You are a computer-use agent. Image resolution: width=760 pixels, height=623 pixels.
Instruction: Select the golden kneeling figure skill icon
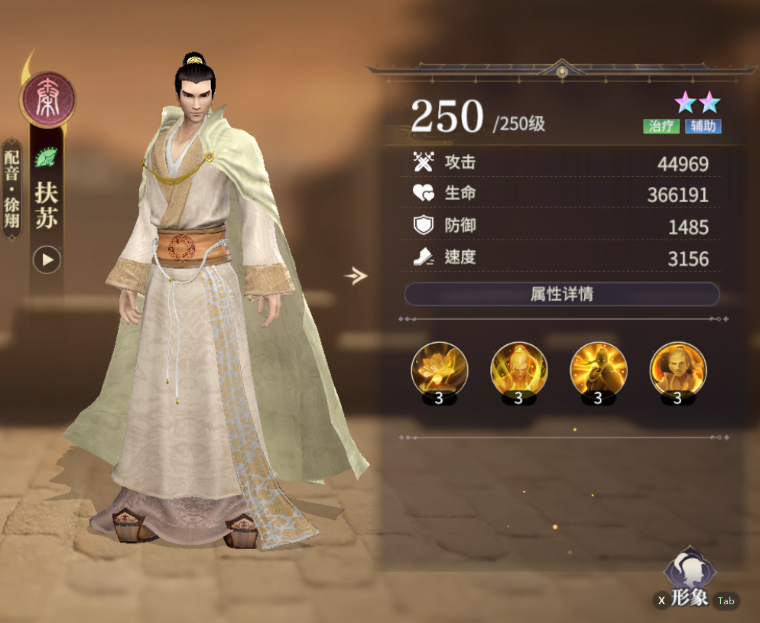pos(598,368)
